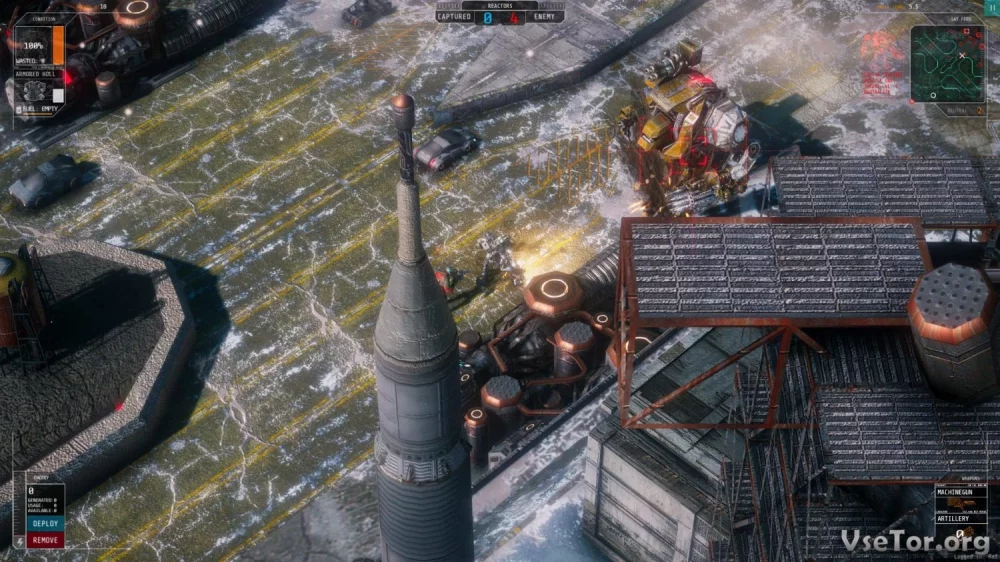The width and height of the screenshot is (1000, 562).
Task: Click the DEPLOY button
Action: pyautogui.click(x=45, y=523)
